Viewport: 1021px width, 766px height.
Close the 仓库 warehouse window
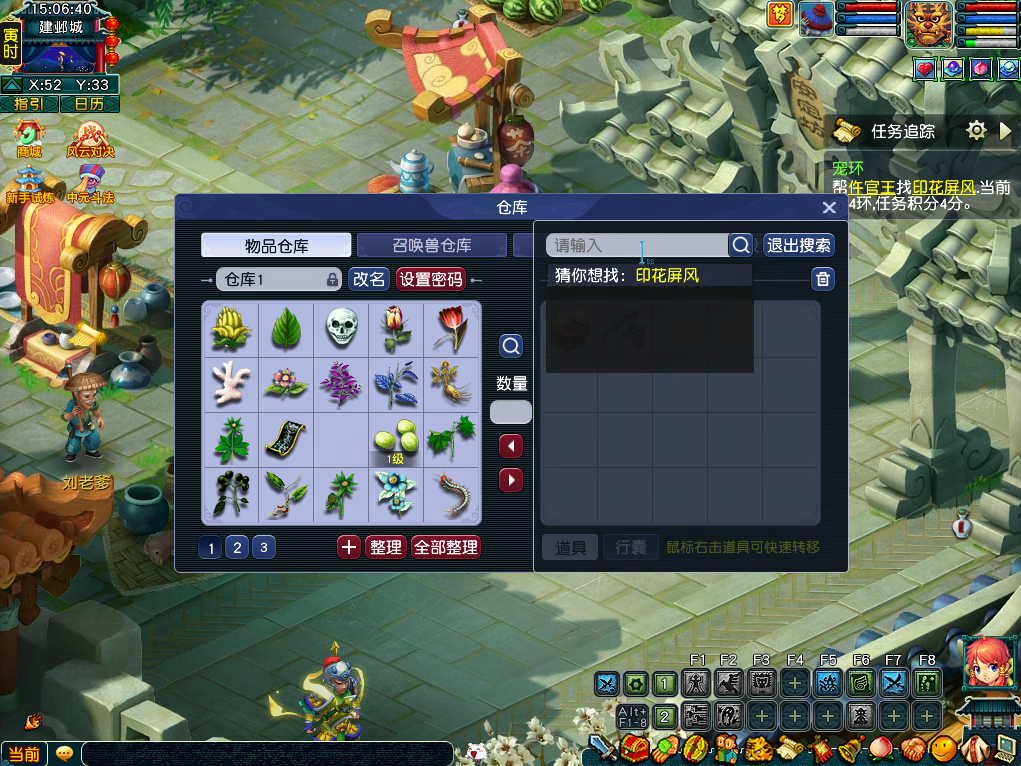828,208
